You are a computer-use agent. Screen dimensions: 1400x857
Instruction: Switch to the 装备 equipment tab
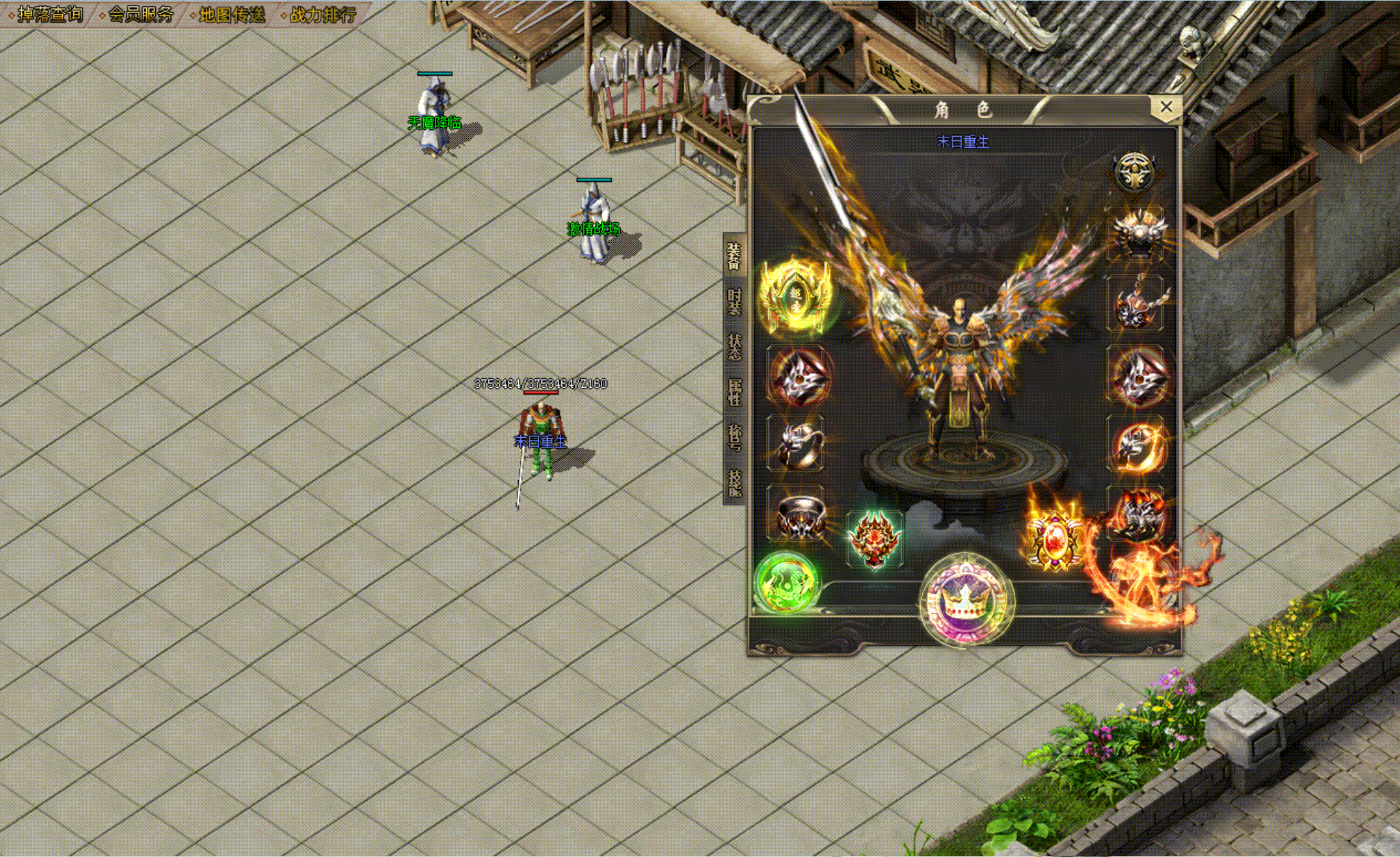(x=734, y=256)
